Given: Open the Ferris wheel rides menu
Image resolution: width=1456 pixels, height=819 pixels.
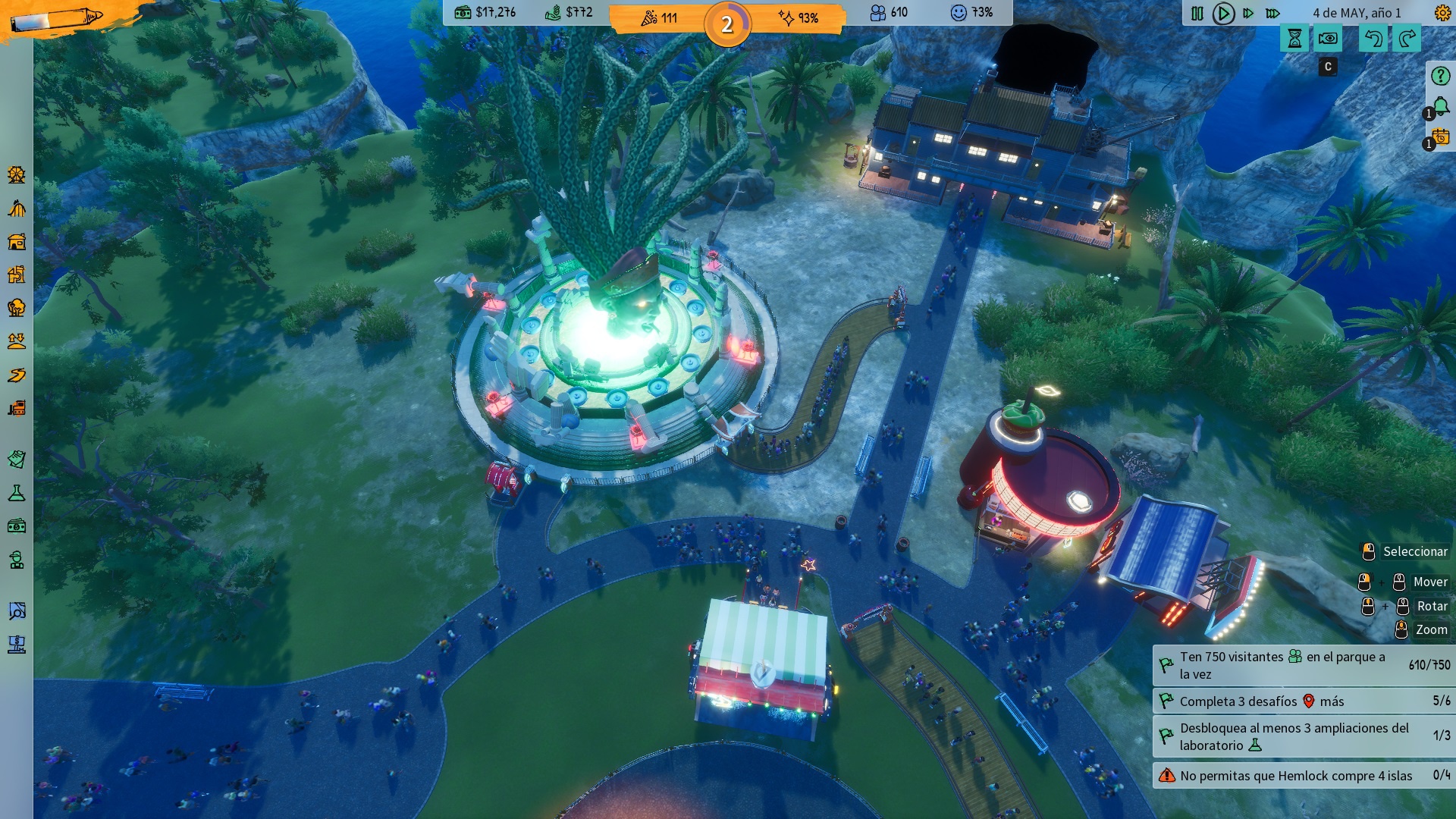Looking at the screenshot, I should click(17, 175).
